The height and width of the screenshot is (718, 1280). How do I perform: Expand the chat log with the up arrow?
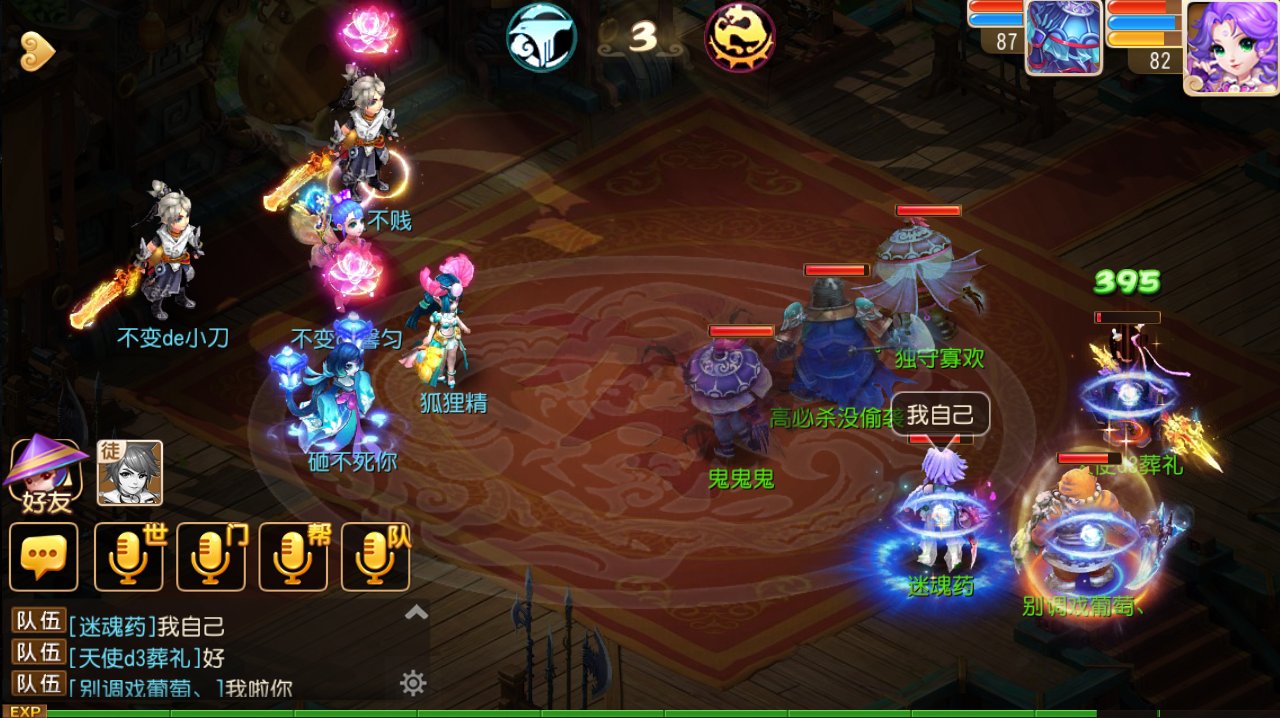click(x=416, y=613)
